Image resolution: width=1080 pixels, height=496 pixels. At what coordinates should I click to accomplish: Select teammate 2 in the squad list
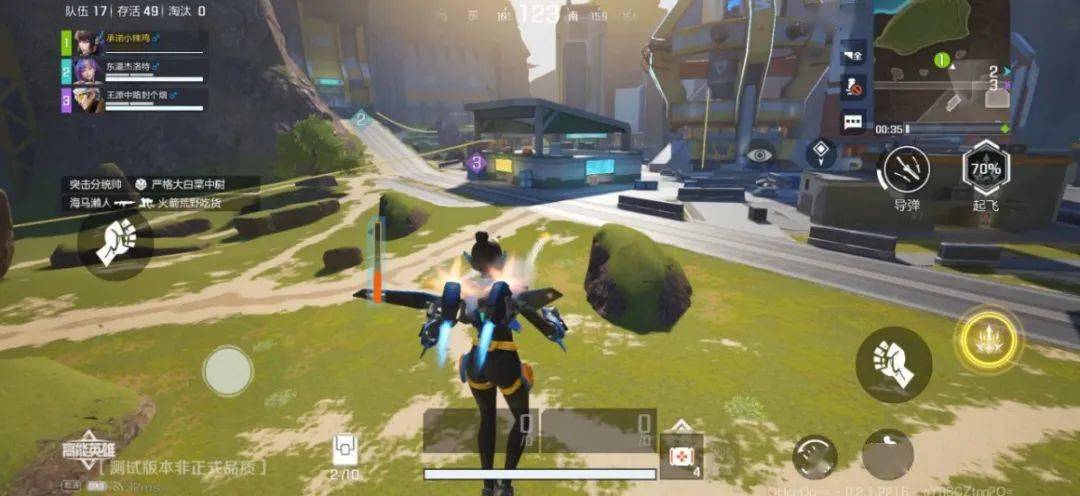pyautogui.click(x=135, y=70)
